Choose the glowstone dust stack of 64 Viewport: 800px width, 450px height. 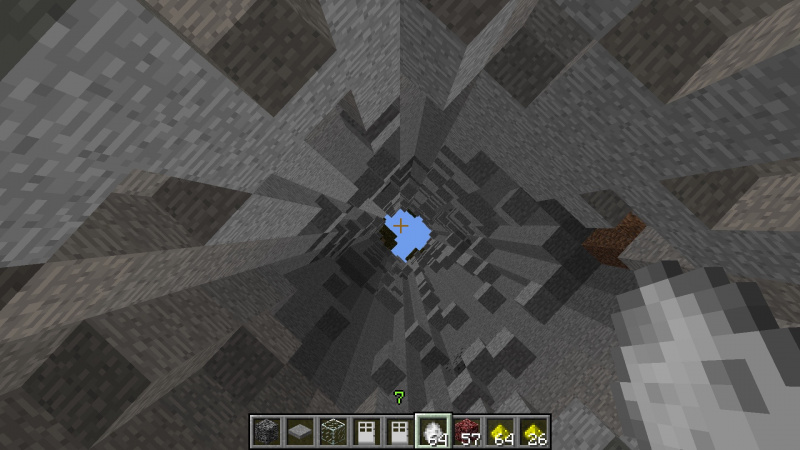pos(499,431)
